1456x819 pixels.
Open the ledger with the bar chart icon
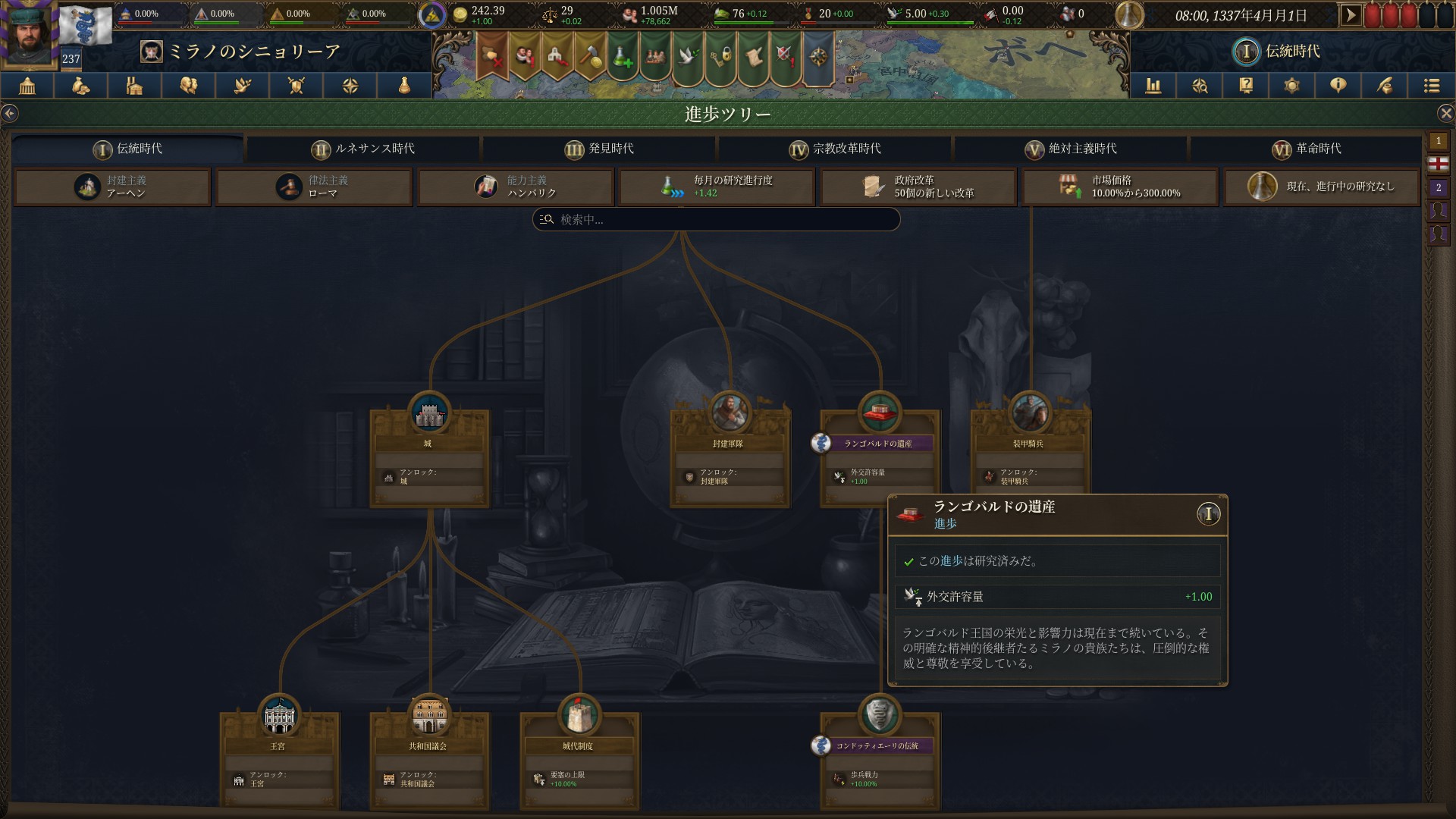pyautogui.click(x=1153, y=86)
